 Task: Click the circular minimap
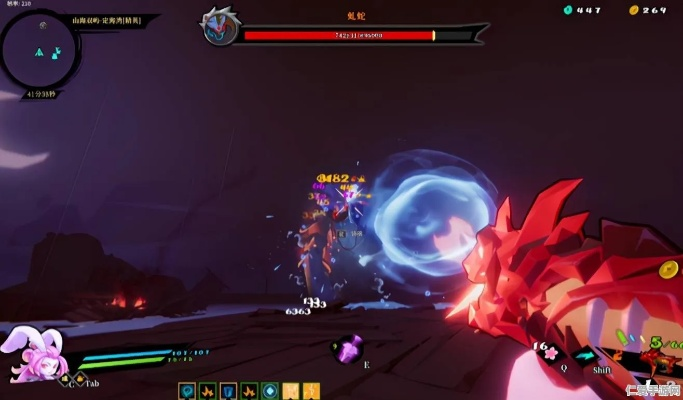click(41, 51)
